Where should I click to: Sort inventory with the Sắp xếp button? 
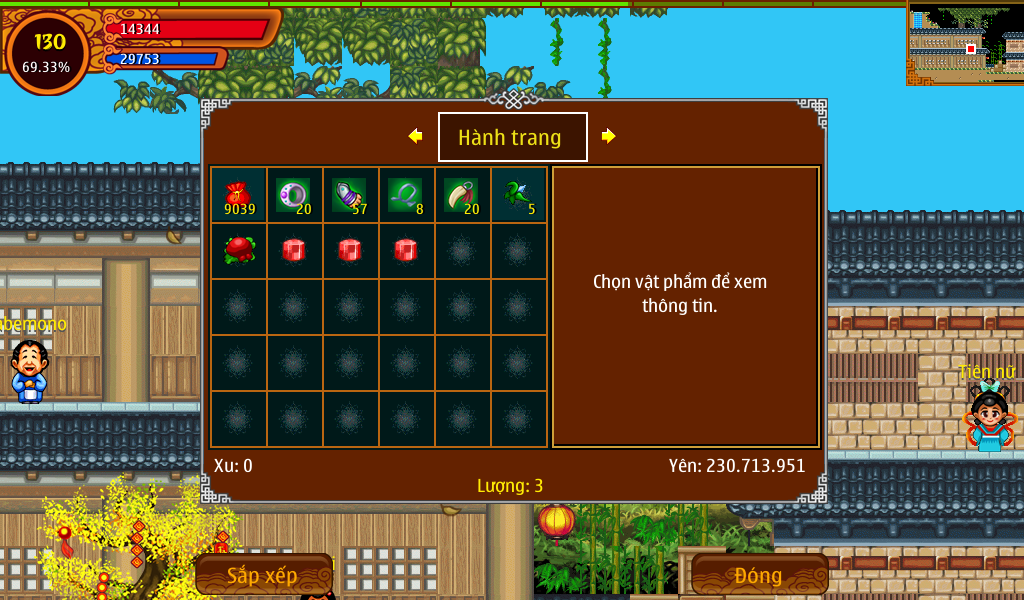263,575
